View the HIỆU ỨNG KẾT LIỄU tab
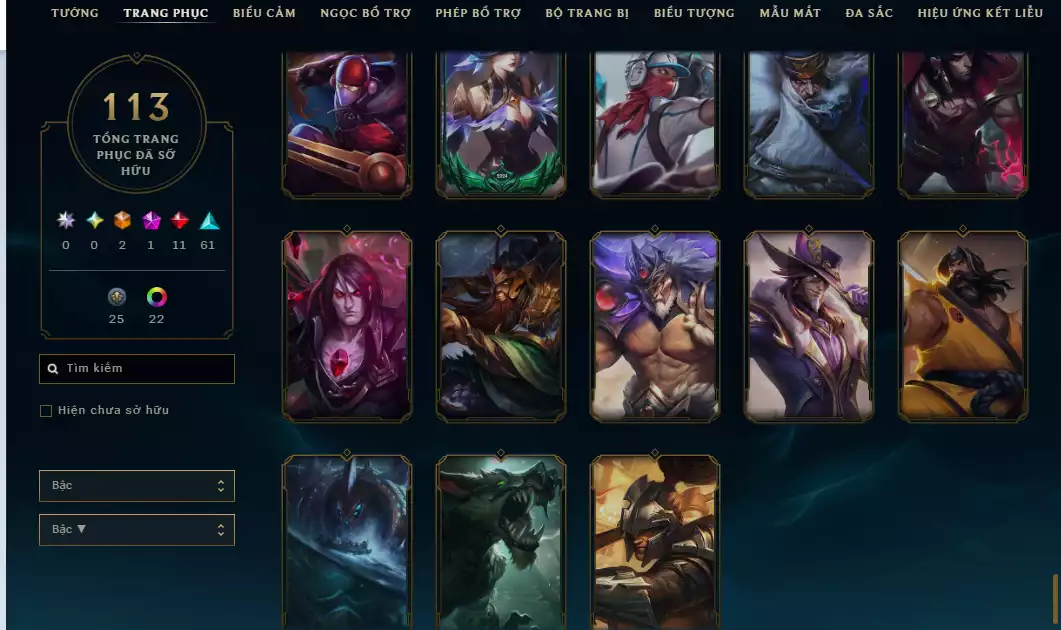Screen dimensions: 1061x630 pyautogui.click(x=980, y=13)
